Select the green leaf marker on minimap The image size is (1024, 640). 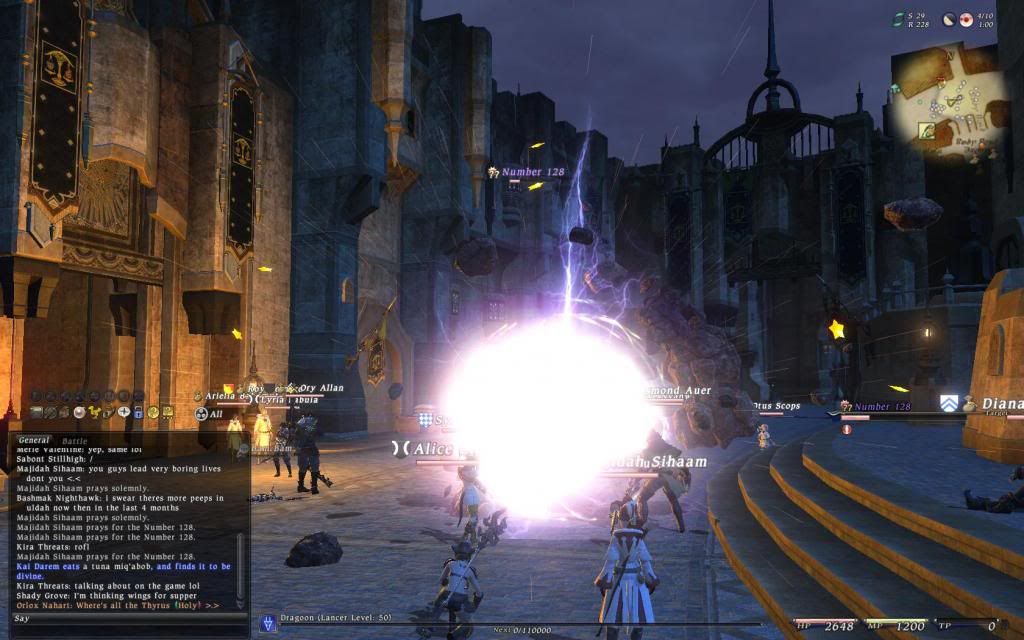click(x=926, y=130)
